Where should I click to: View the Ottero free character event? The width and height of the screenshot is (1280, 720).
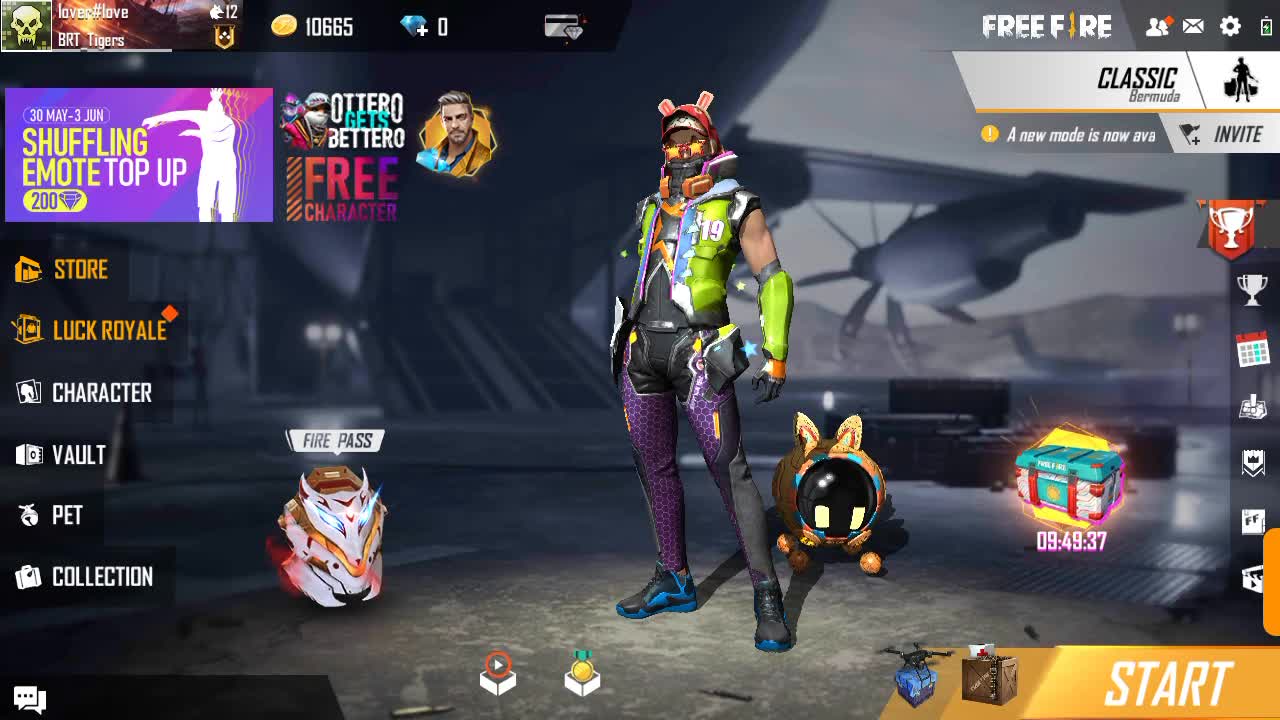coord(342,156)
